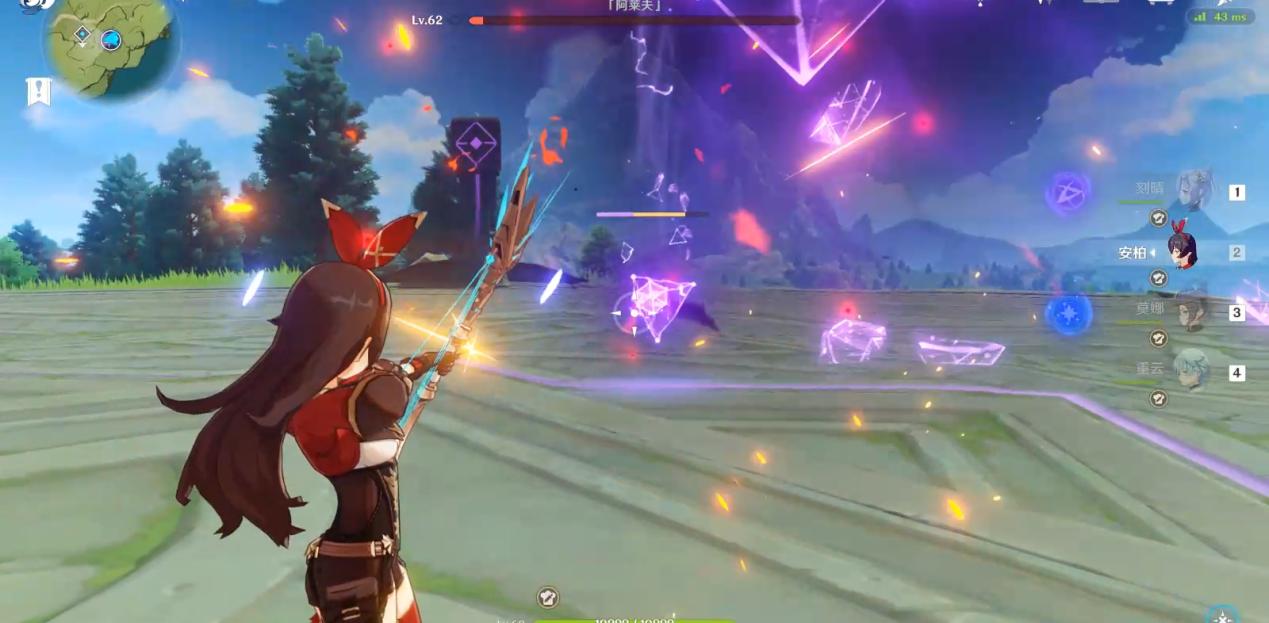Image resolution: width=1269 pixels, height=623 pixels.
Task: Switch to party member 莫娜
Action: (x=1190, y=311)
